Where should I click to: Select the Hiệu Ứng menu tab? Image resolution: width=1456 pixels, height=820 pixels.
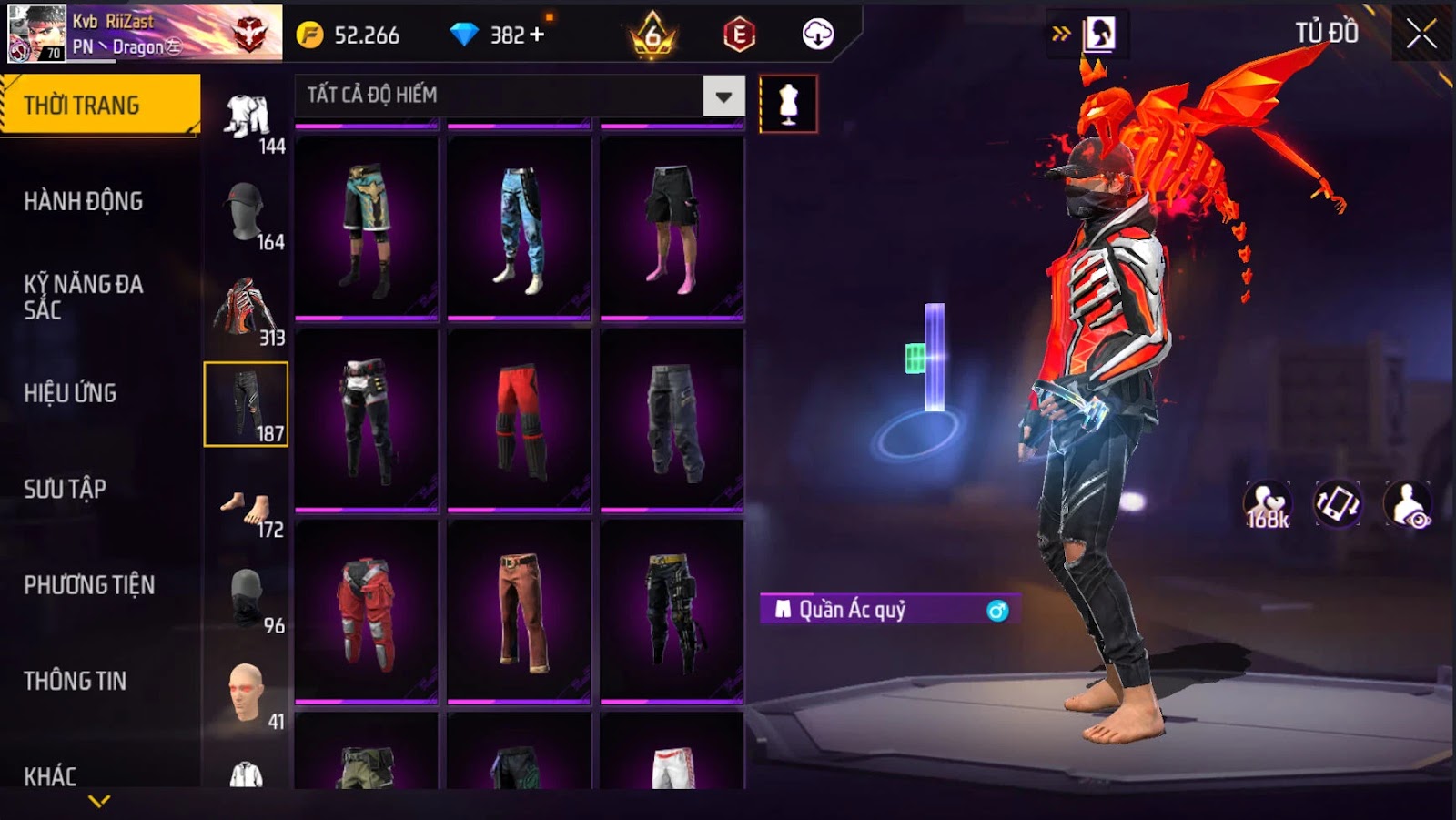pos(70,393)
